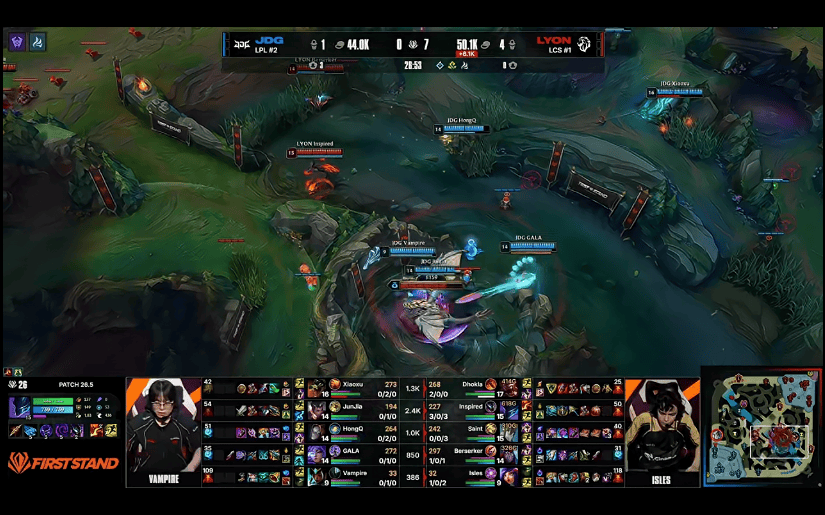
Task: Select JunJia's champion portrait in scoreboard
Action: (x=317, y=409)
